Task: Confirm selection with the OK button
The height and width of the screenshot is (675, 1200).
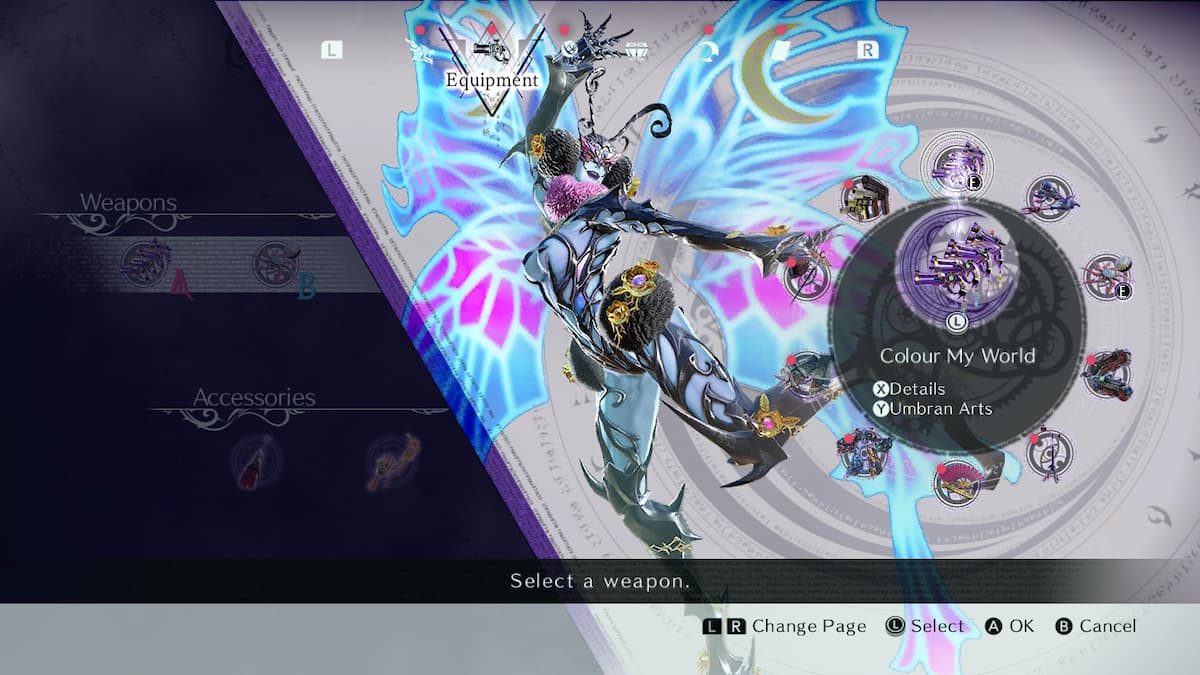Action: click(1009, 627)
